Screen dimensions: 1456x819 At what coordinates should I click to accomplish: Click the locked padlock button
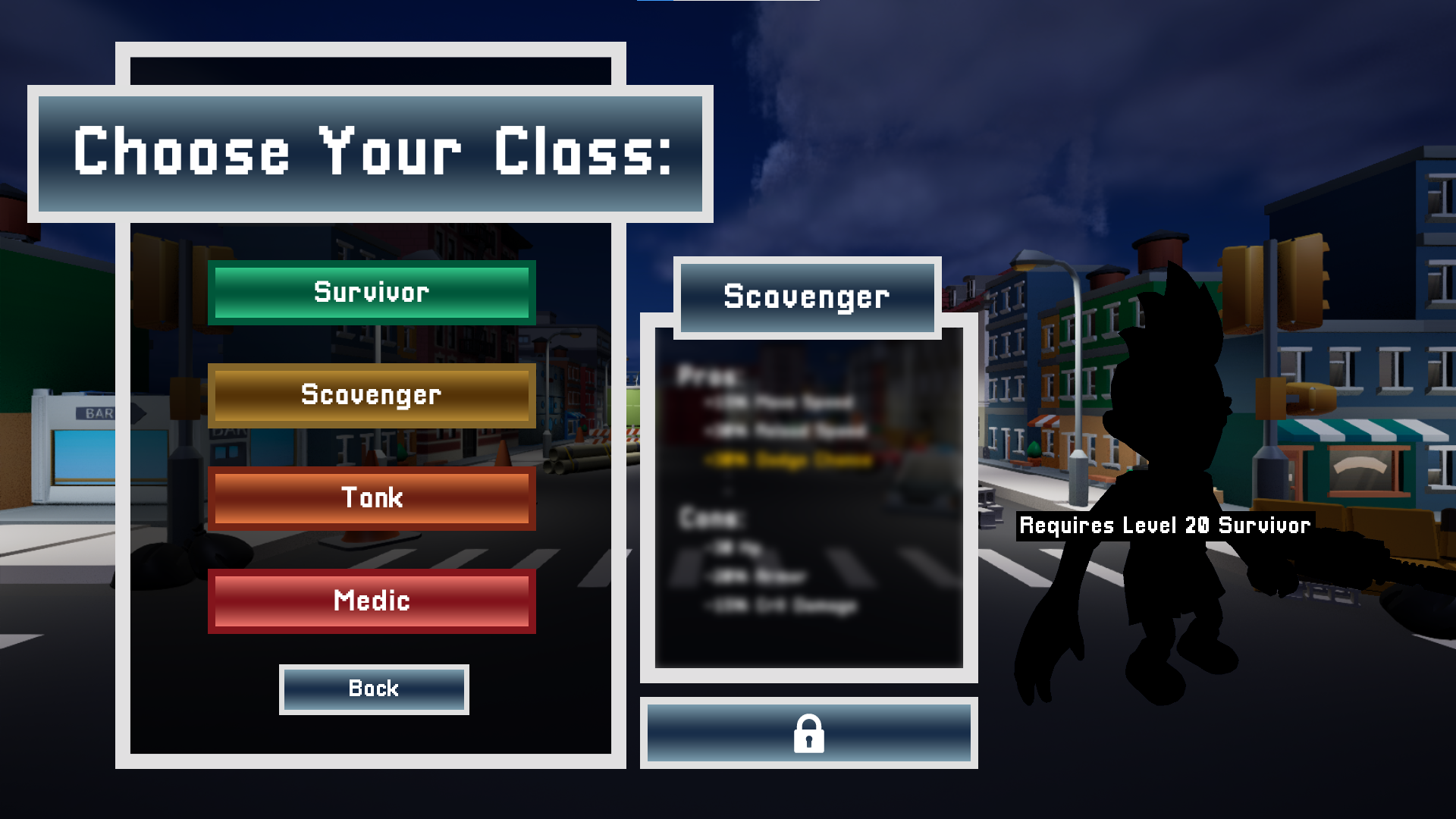[x=808, y=733]
